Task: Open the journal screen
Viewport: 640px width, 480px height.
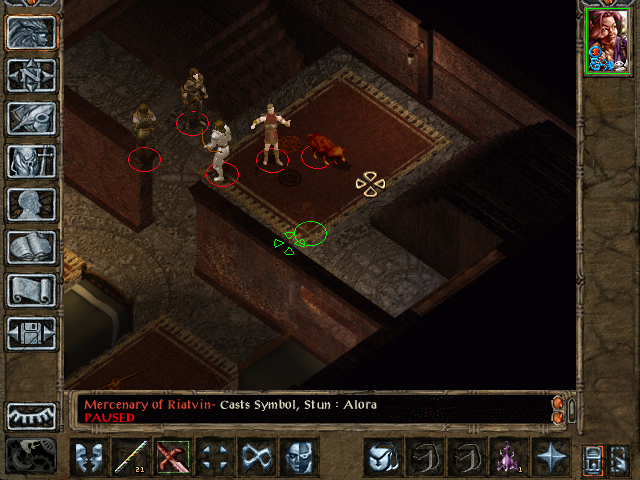Action: [32, 118]
